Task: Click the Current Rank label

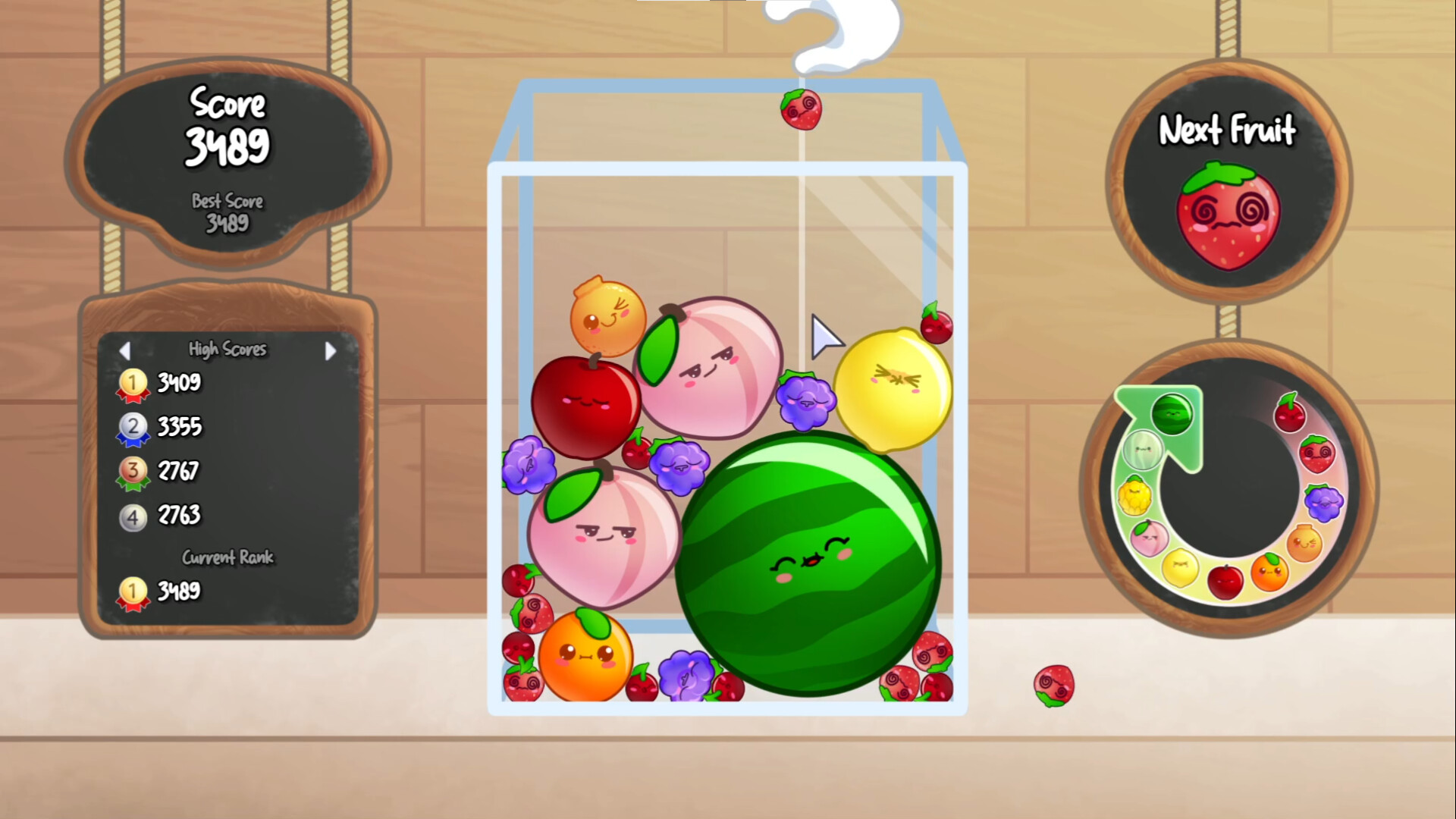Action: tap(227, 557)
